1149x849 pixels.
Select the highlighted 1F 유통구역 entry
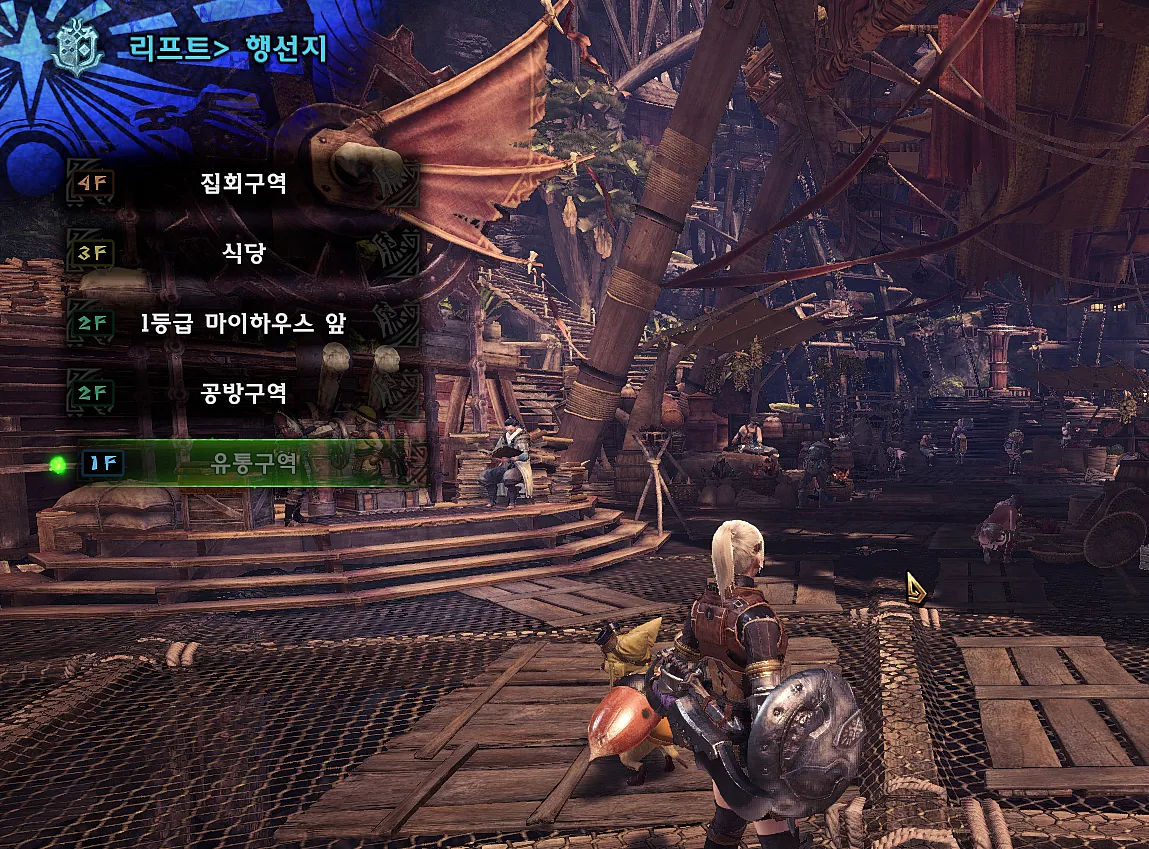point(242,464)
